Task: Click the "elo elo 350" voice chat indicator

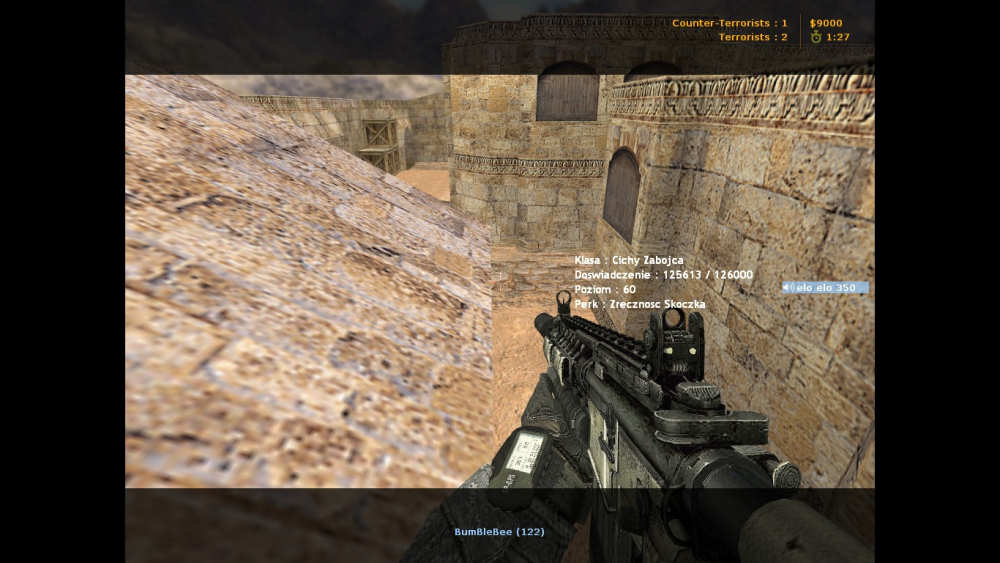Action: [825, 288]
